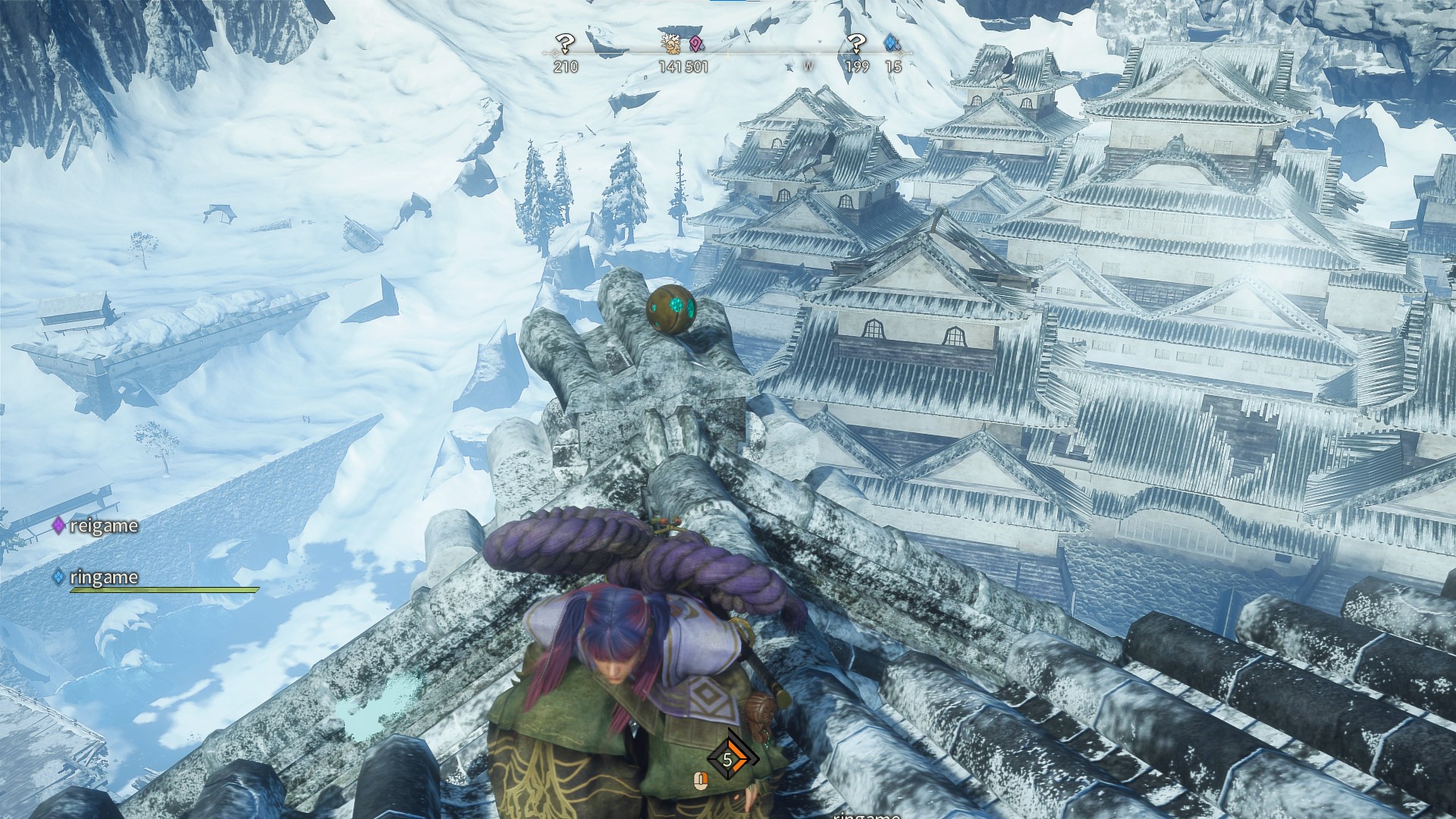Click the orange diamond slot showing 5
The height and width of the screenshot is (819, 1456).
click(x=728, y=759)
